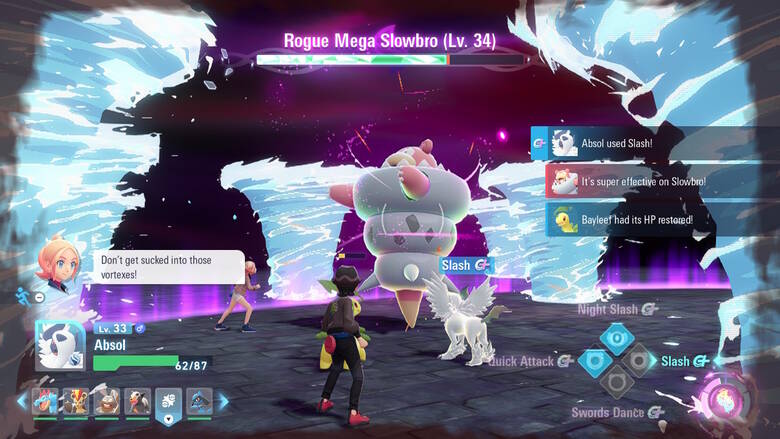Select the highlighted Absol party slot
This screenshot has height=439, width=780.
(168, 403)
